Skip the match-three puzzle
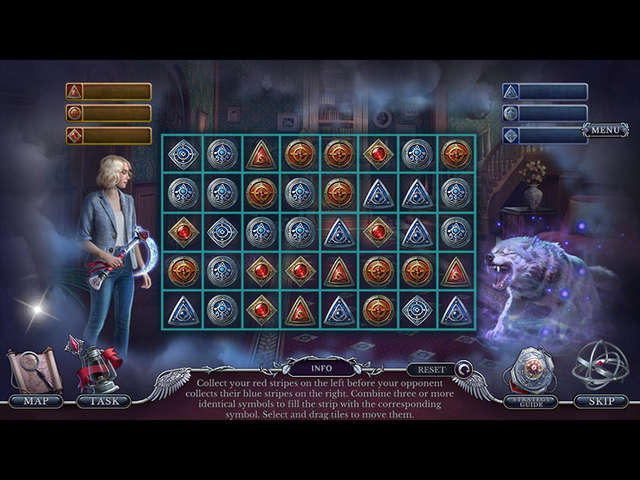Viewport: 640px width, 480px height. pyautogui.click(x=601, y=401)
